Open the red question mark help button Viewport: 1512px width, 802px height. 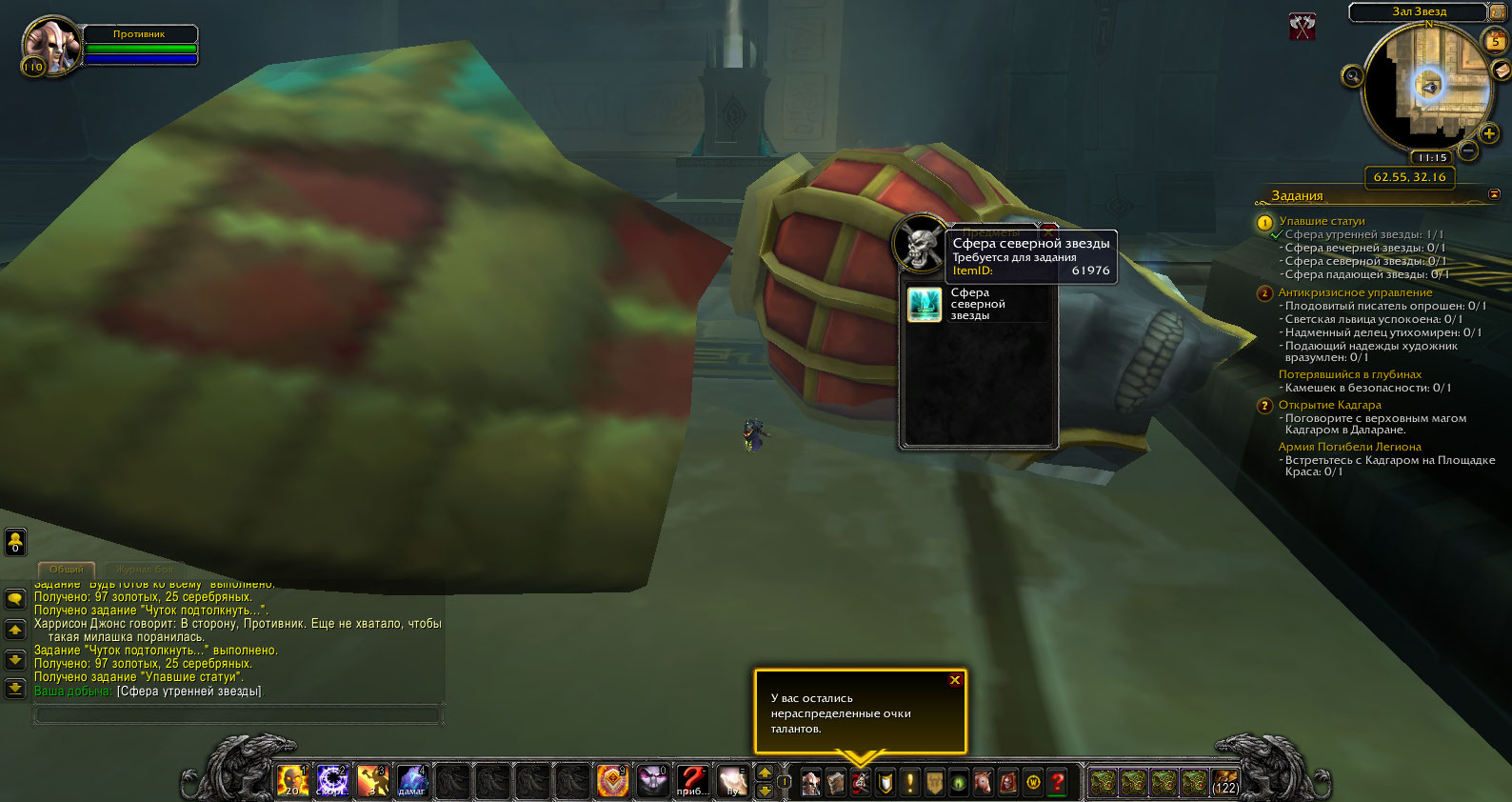(x=1057, y=783)
